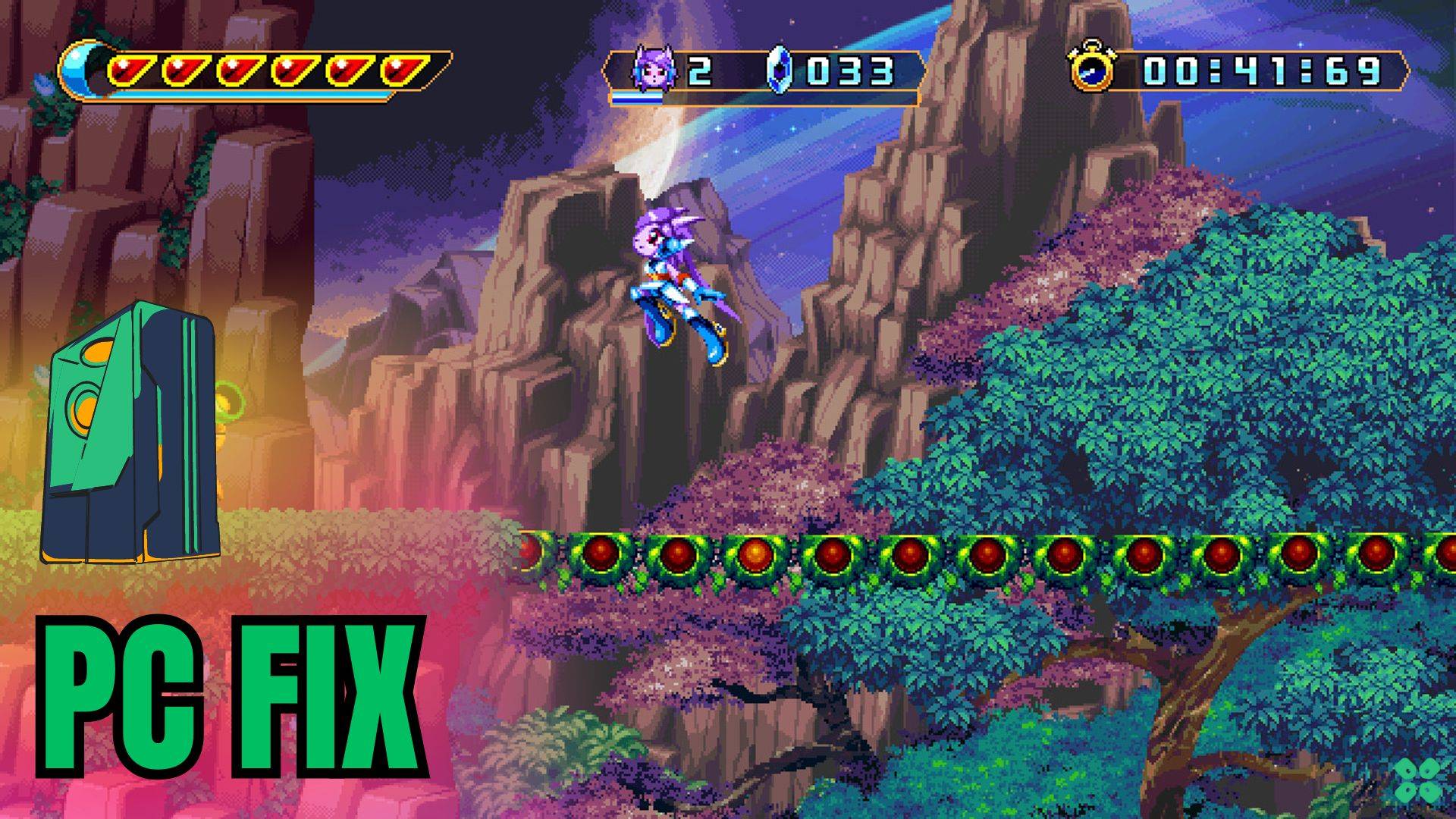1456x819 pixels.
Task: Select the crystal count reading 033
Action: tap(849, 71)
